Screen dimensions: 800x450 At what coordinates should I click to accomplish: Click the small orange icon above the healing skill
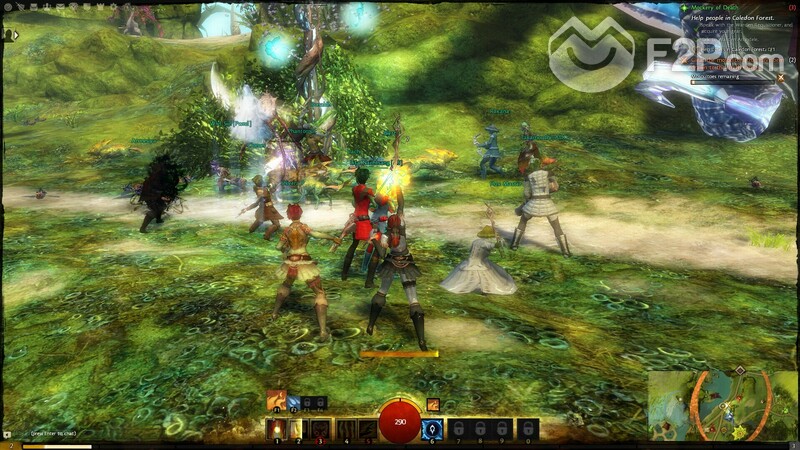pyautogui.click(x=433, y=405)
